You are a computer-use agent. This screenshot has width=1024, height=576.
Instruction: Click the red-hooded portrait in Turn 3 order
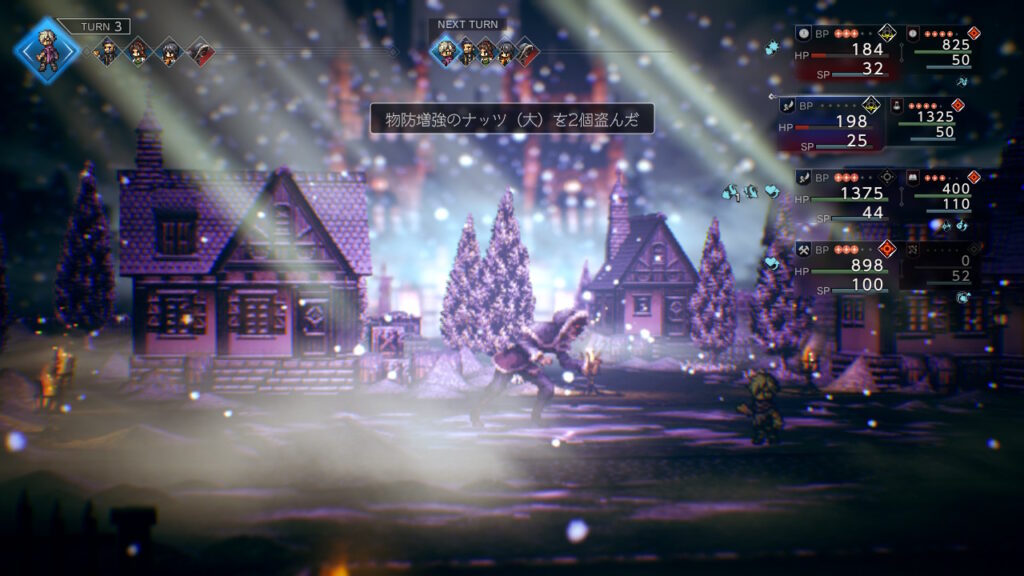click(200, 51)
